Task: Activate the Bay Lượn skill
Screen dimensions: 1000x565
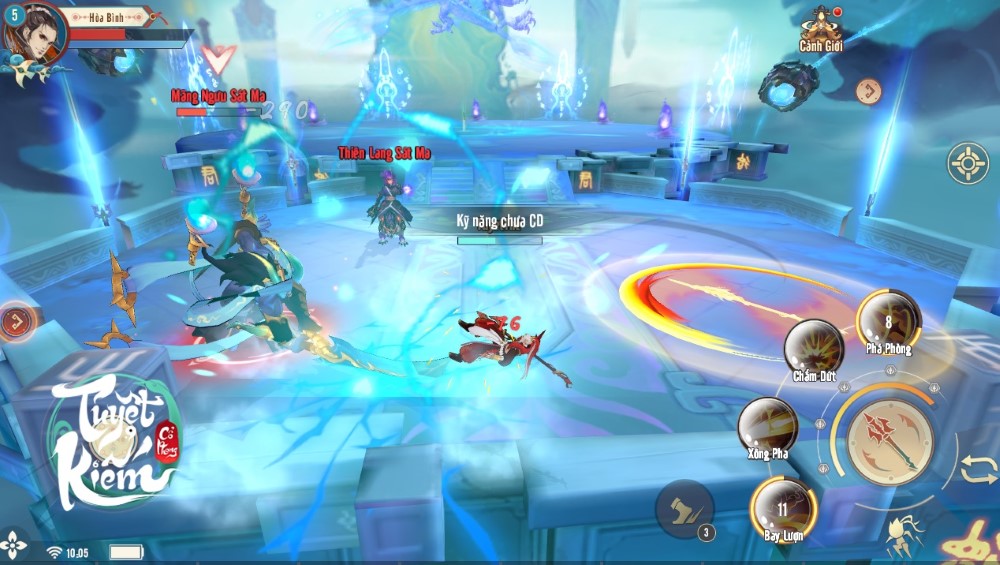Action: tap(784, 507)
